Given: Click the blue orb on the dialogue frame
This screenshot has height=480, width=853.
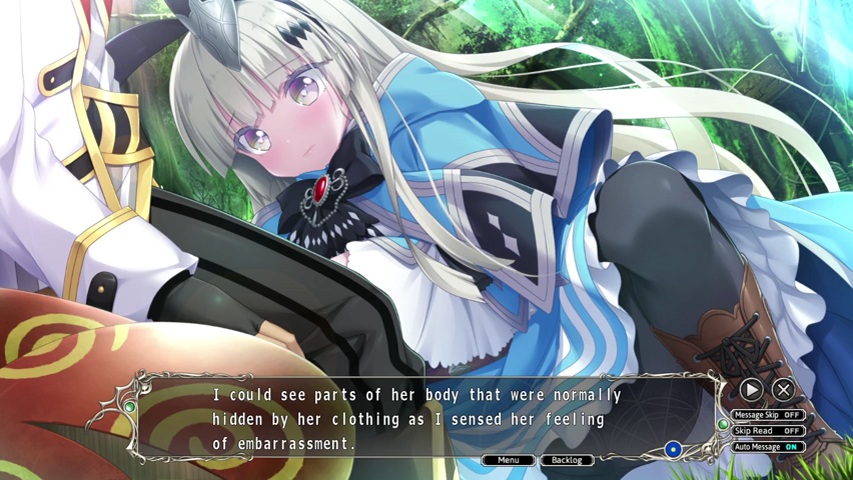Looking at the screenshot, I should [673, 450].
